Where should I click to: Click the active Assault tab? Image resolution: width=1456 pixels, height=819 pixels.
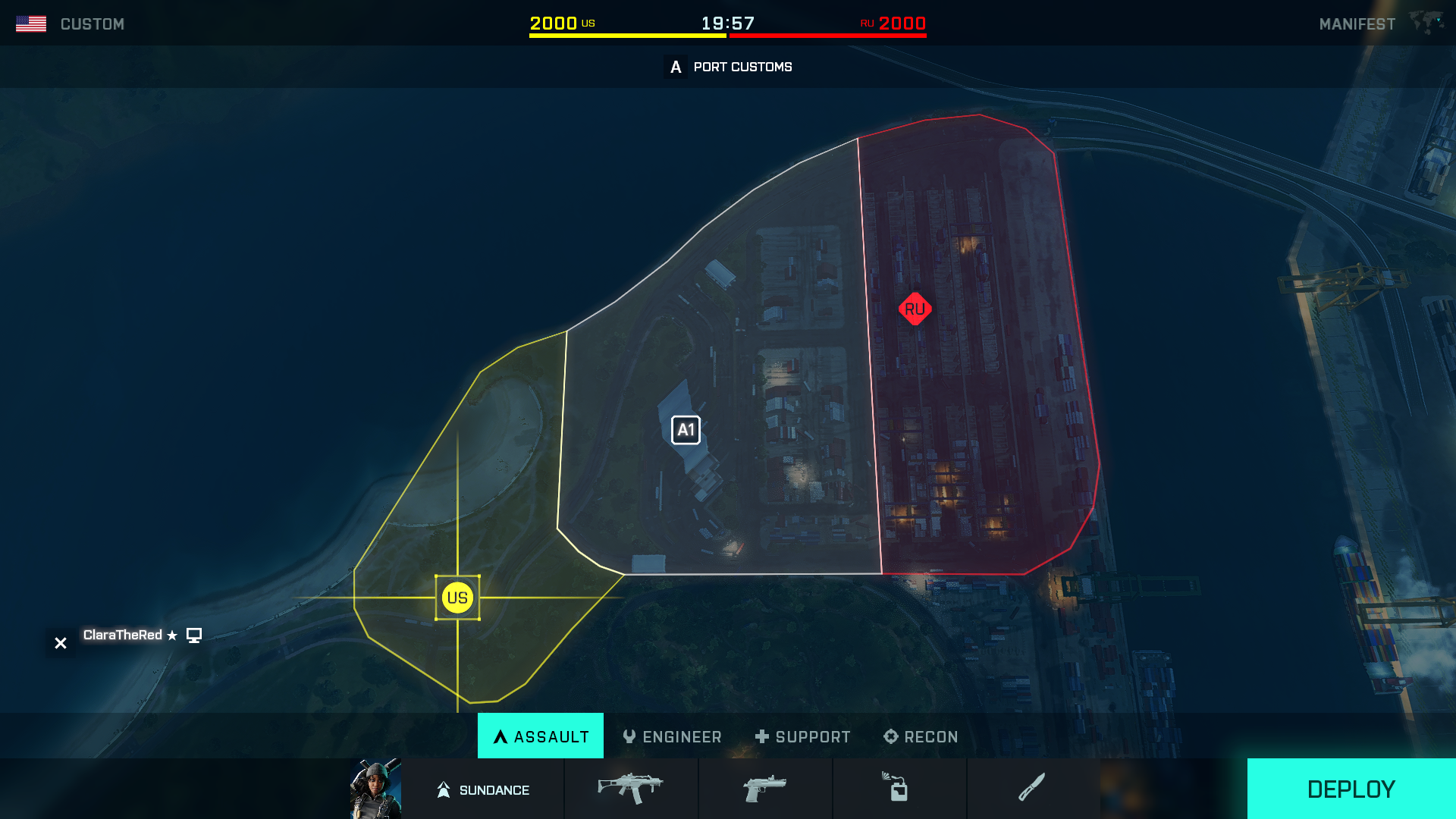pos(540,736)
